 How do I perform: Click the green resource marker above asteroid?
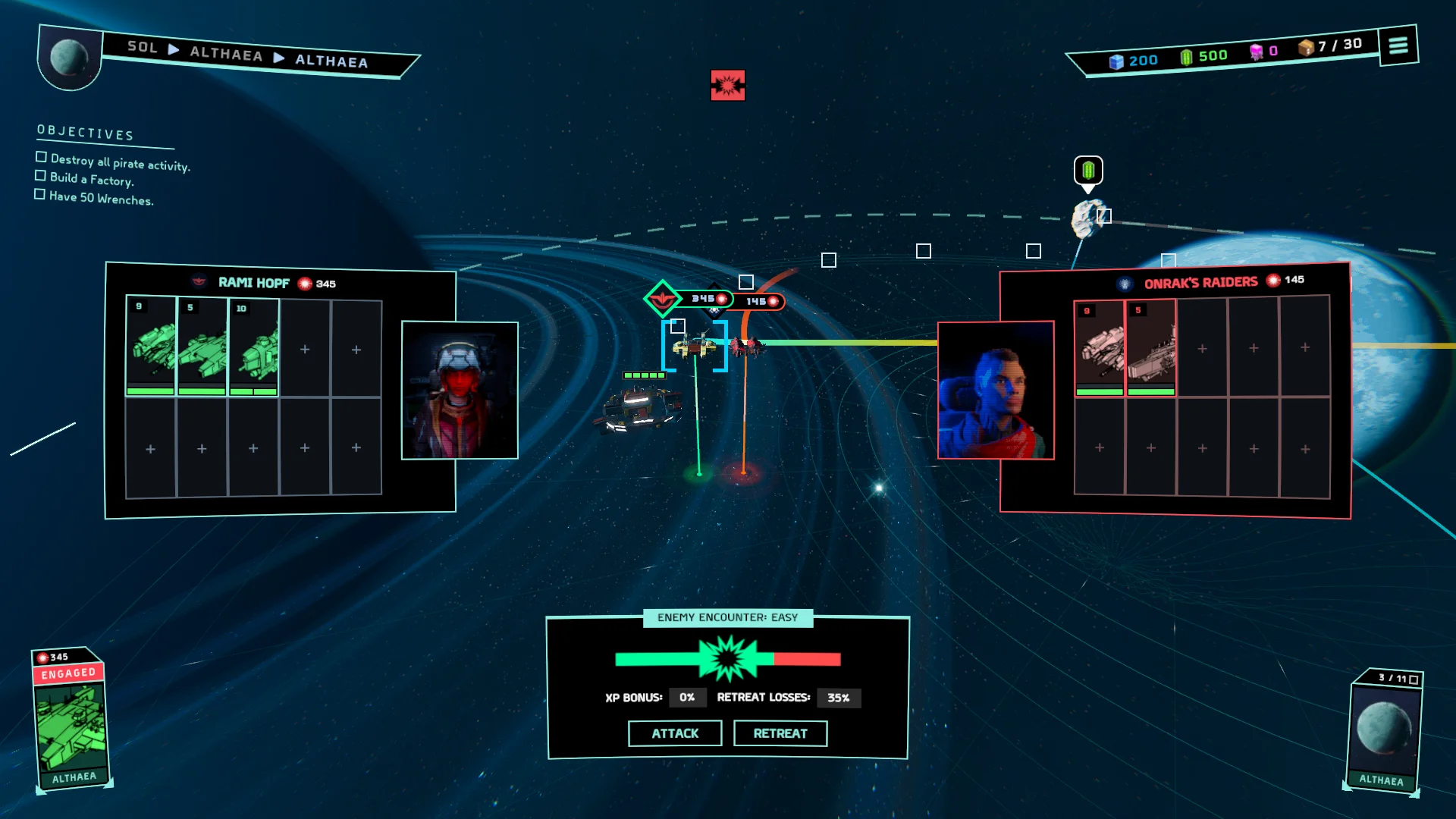(1088, 171)
